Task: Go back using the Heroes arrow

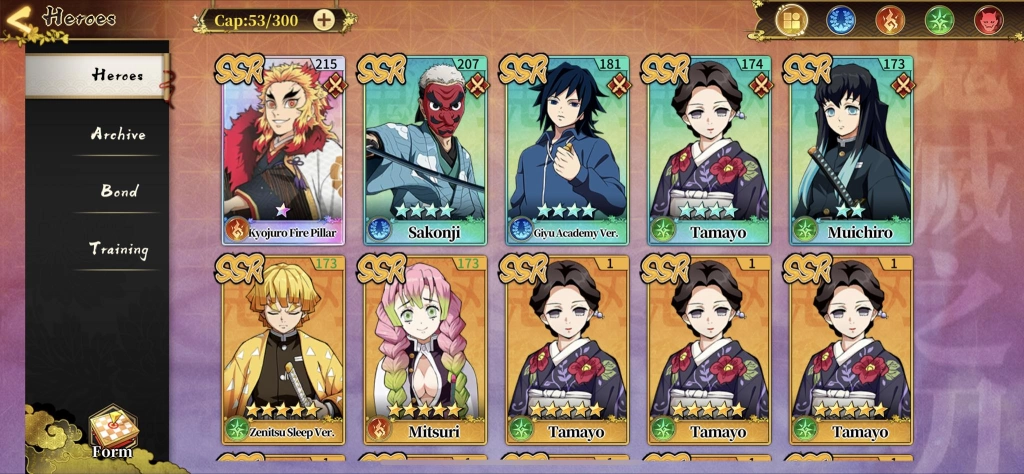Action: (x=20, y=19)
